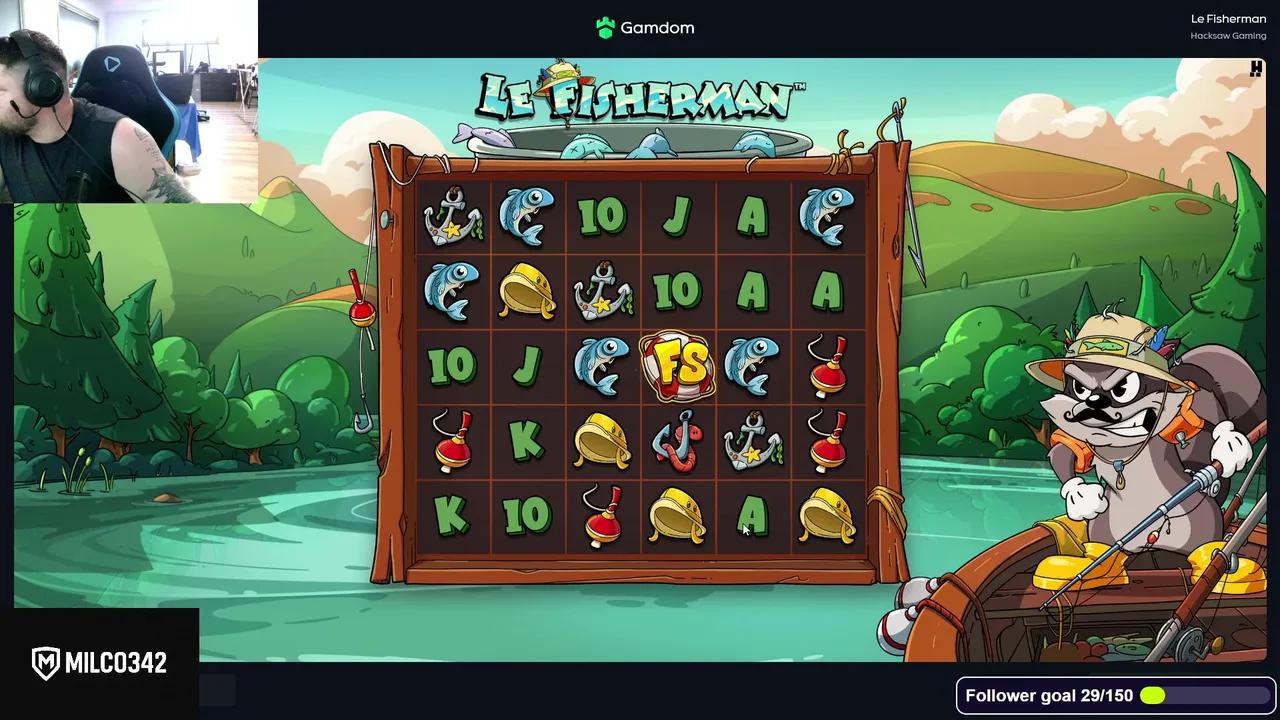The width and height of the screenshot is (1280, 720).
Task: Click the worm on hook symbol
Action: tap(678, 442)
